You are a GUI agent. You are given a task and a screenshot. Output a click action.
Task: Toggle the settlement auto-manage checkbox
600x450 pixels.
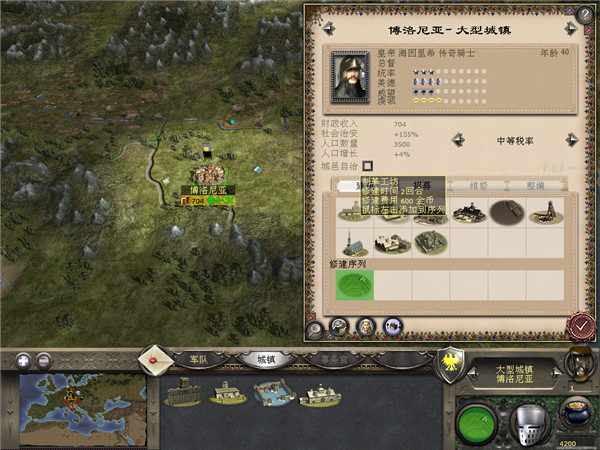[367, 165]
